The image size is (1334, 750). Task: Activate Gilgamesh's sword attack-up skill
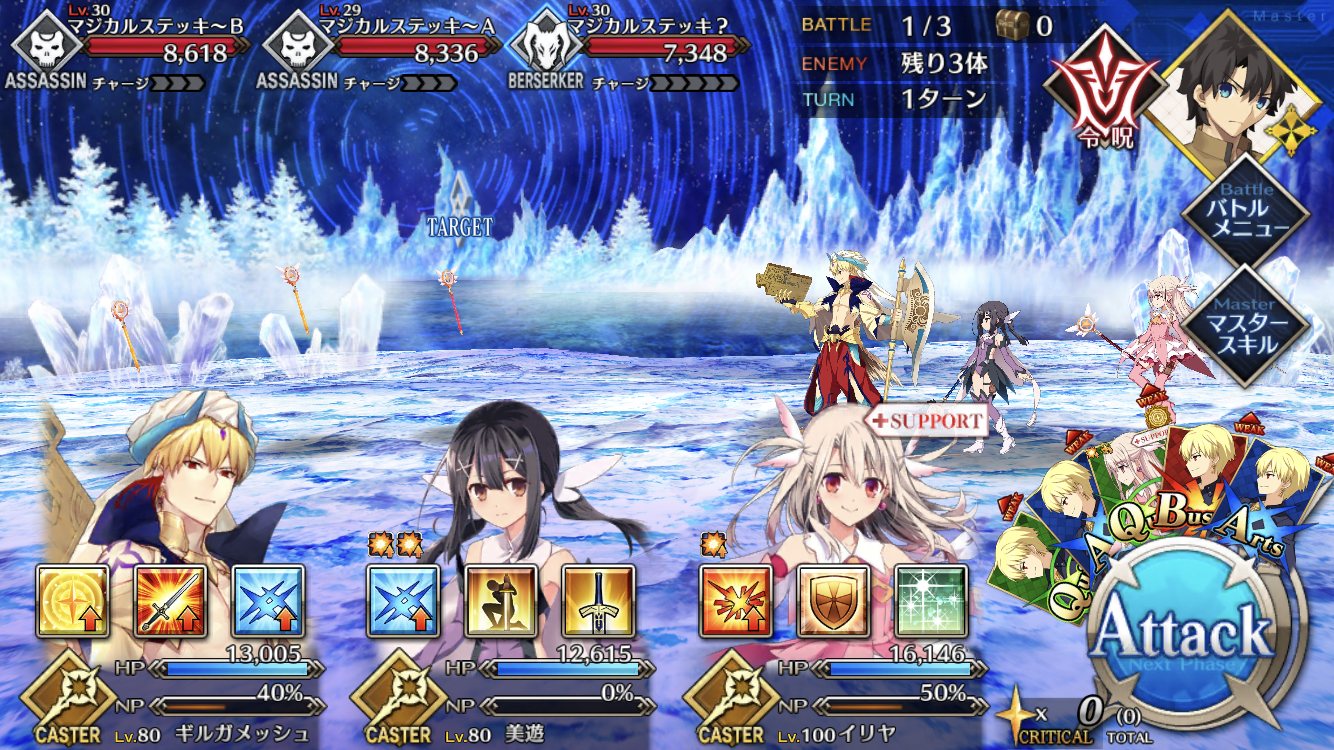click(171, 601)
